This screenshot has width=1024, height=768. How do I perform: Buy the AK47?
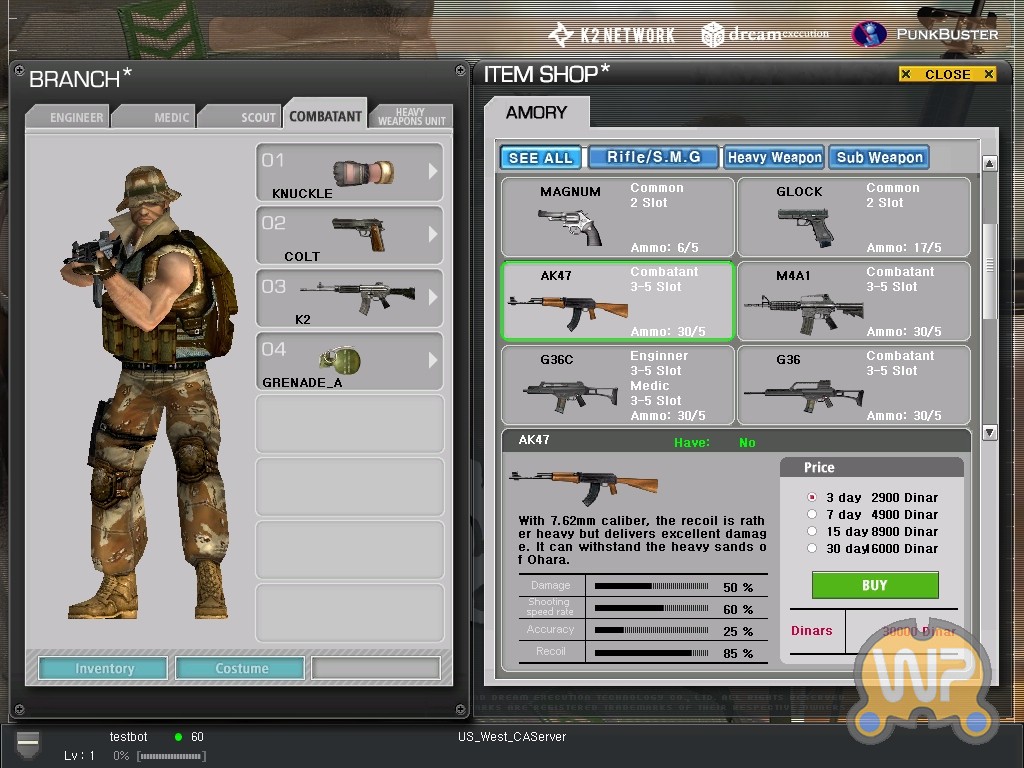click(x=874, y=585)
